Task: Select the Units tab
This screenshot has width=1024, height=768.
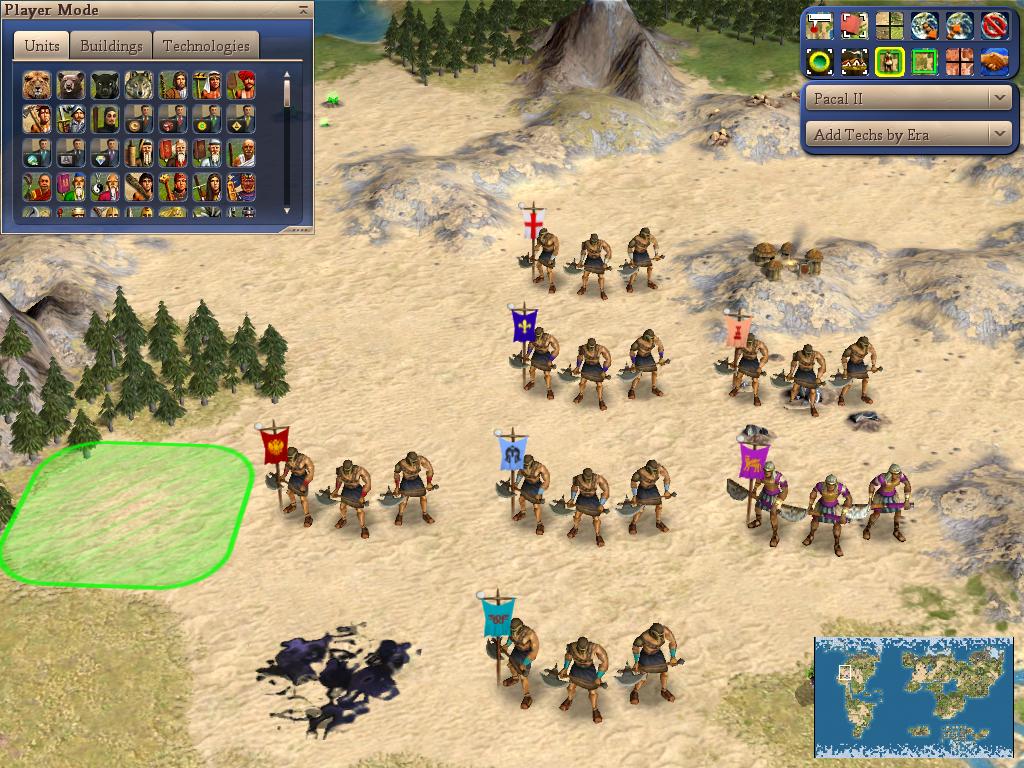Action: point(41,46)
